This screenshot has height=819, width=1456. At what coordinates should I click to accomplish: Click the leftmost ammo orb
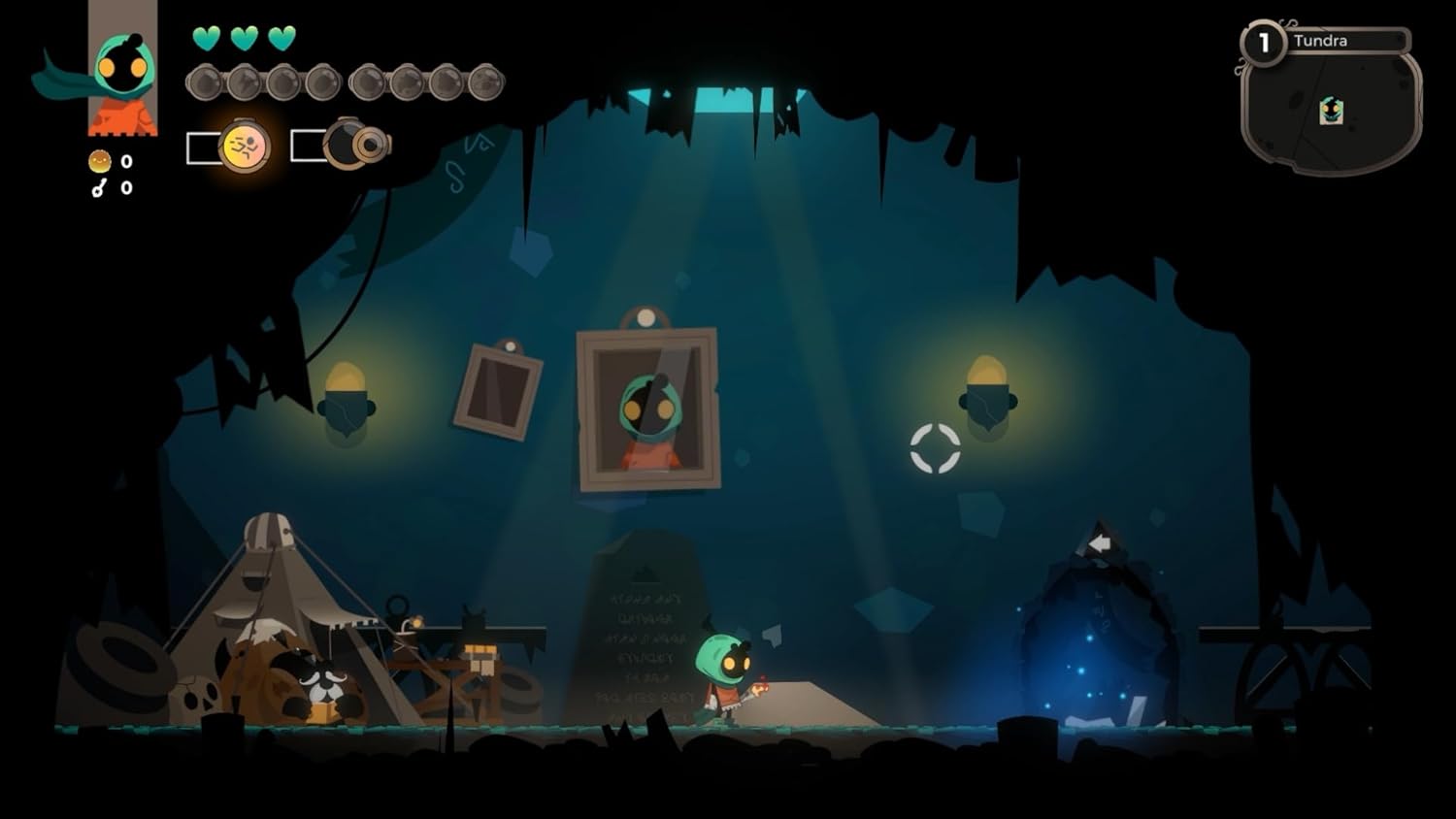point(204,82)
